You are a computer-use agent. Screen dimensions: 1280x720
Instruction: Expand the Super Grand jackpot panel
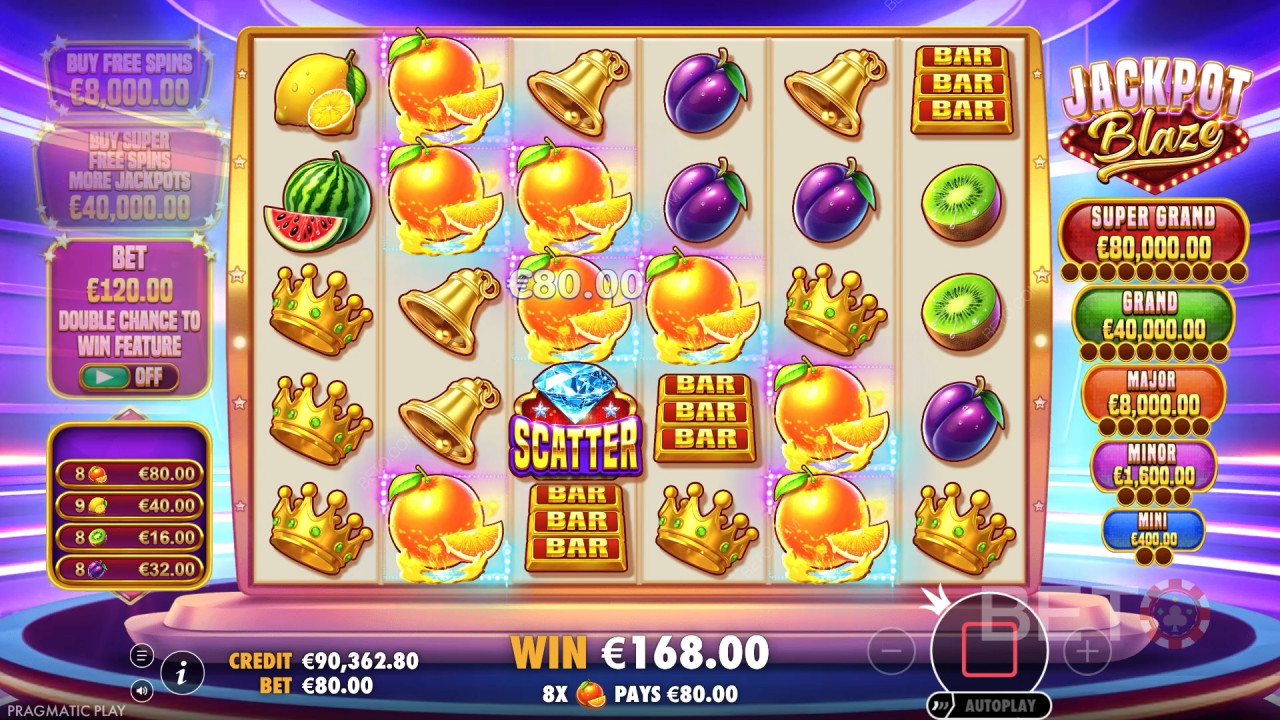[x=1154, y=230]
